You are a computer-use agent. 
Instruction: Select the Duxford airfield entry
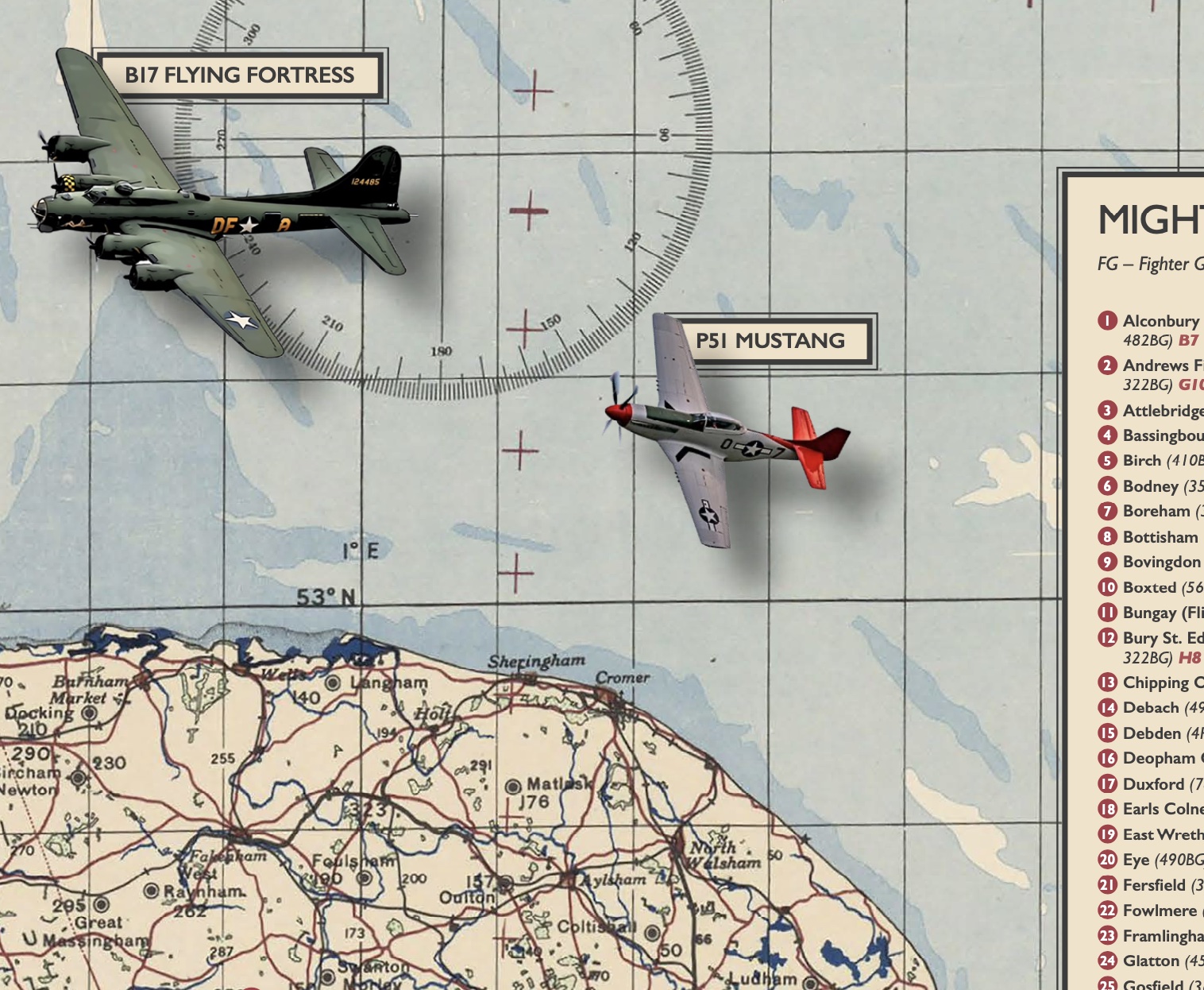point(1153,783)
